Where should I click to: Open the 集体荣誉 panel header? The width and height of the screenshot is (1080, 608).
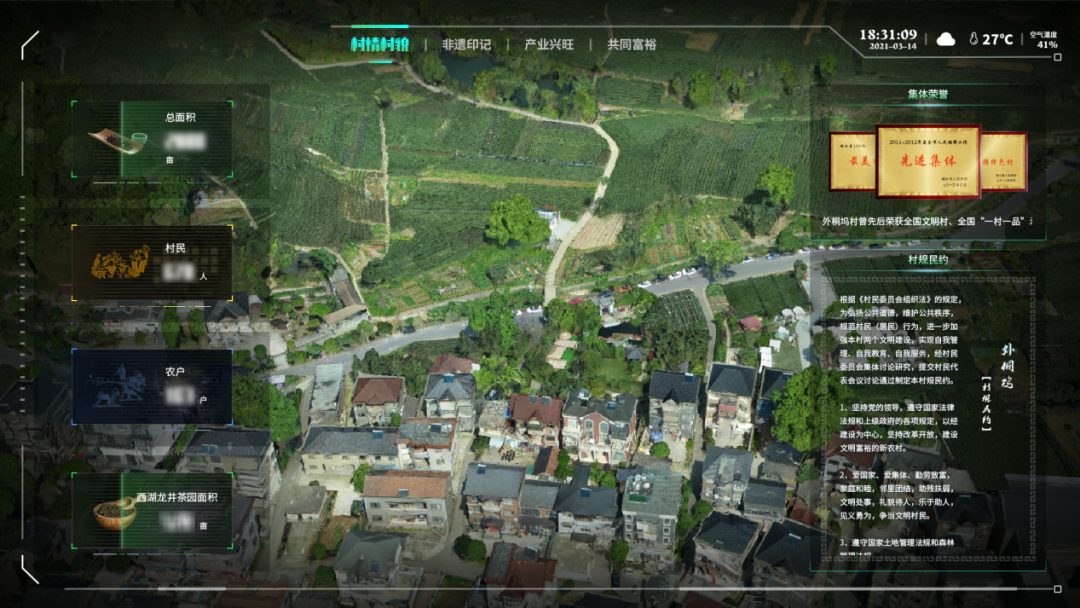tap(928, 95)
